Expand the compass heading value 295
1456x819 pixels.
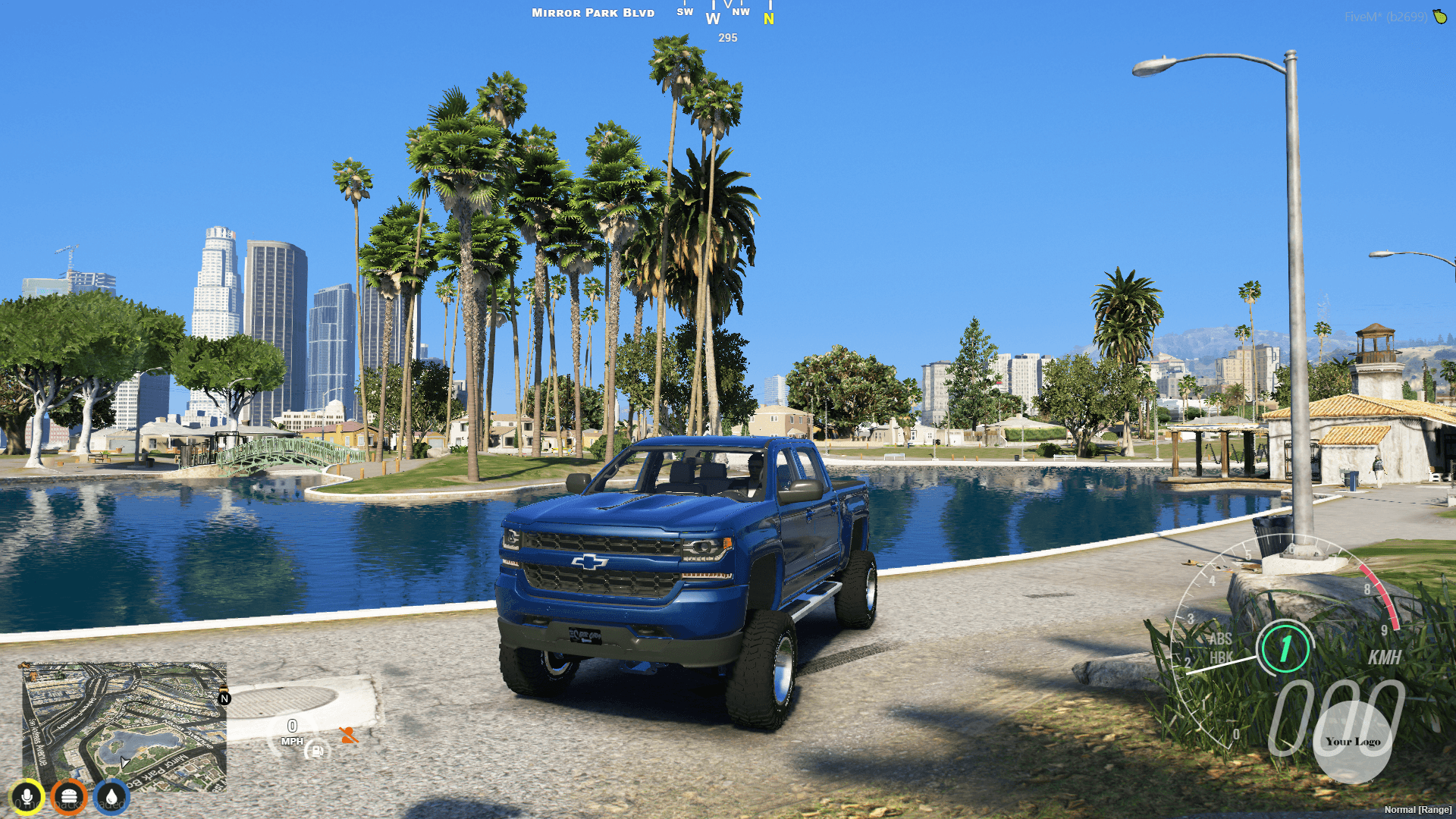pyautogui.click(x=728, y=38)
